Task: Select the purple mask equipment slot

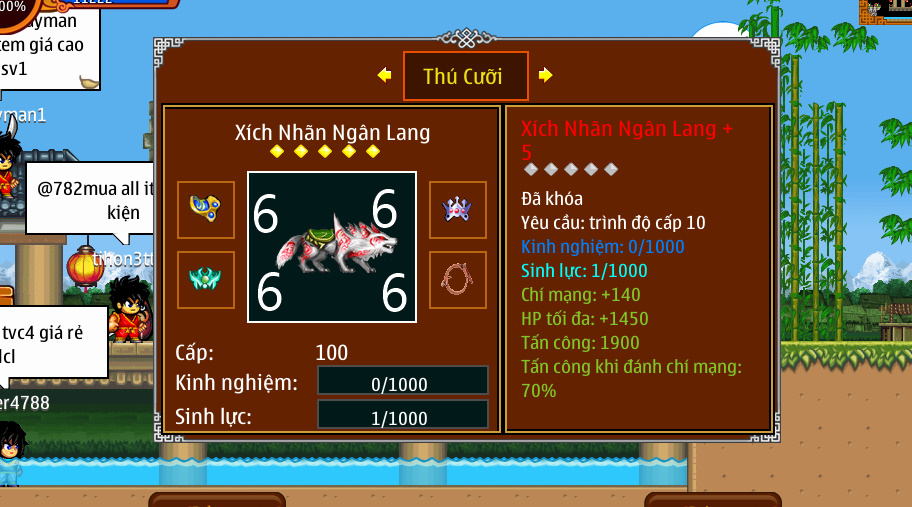Action: [x=458, y=209]
